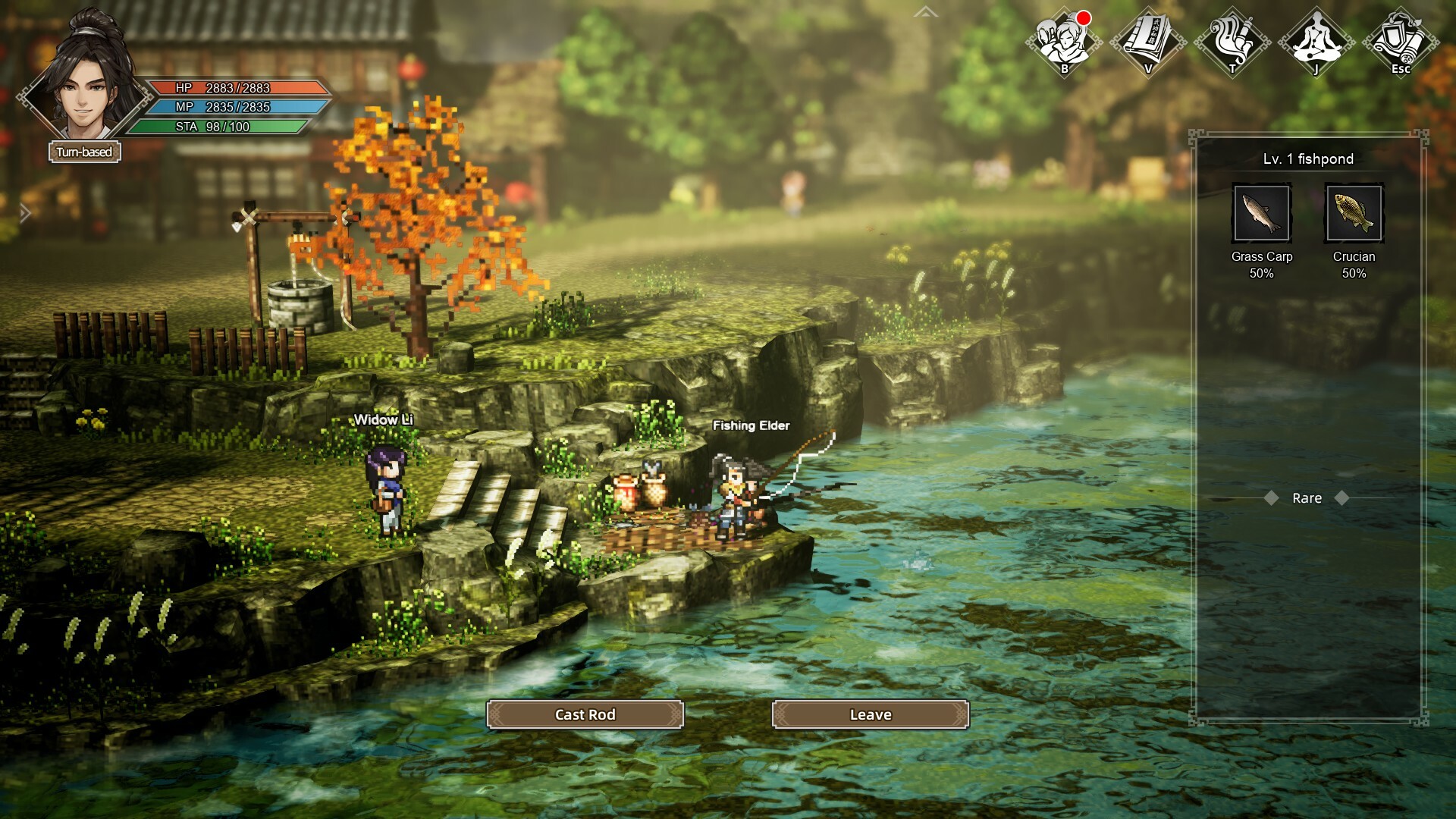Toggle the Turn-based combat mode indicator

coord(85,152)
